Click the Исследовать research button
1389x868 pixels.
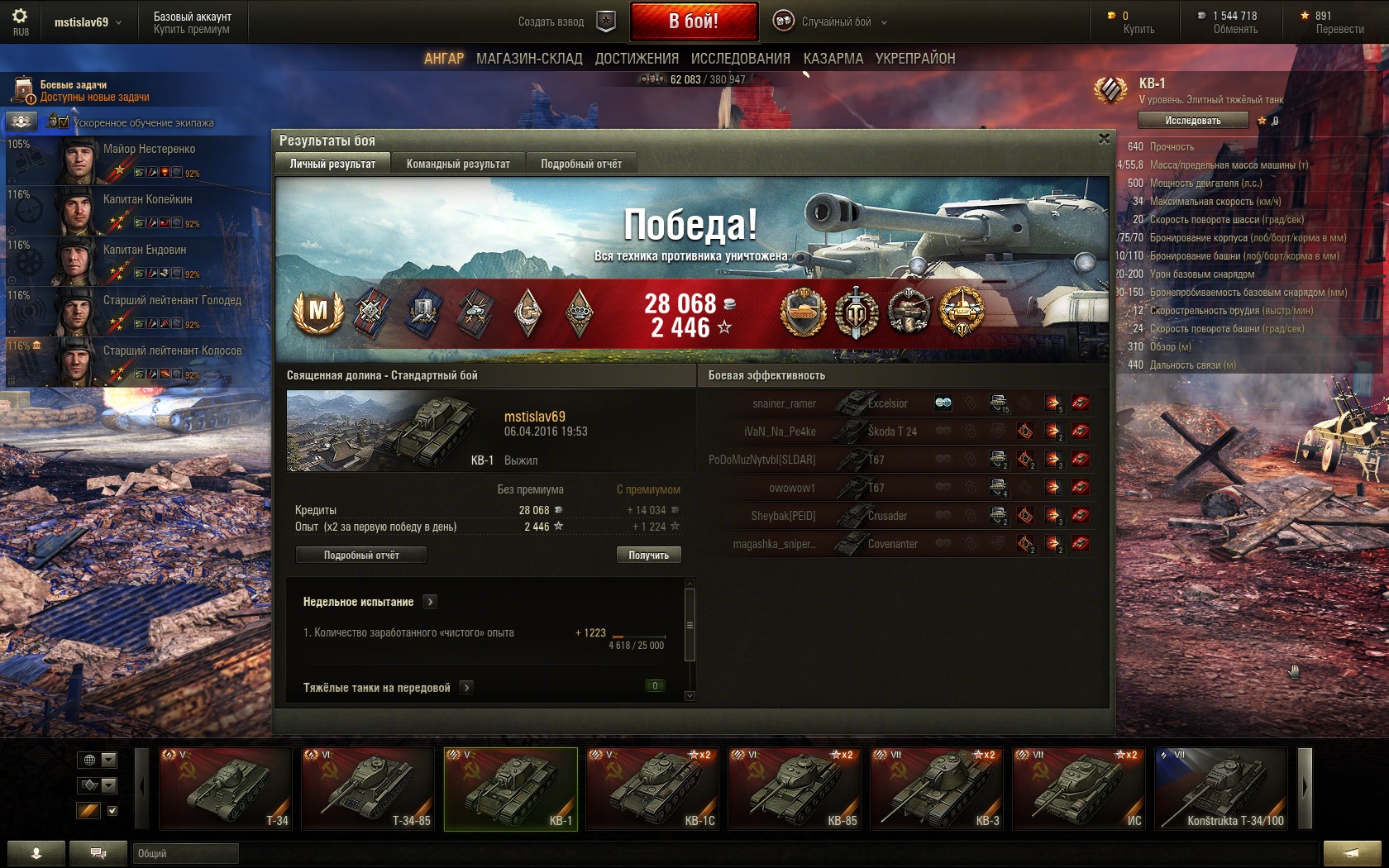(1192, 121)
